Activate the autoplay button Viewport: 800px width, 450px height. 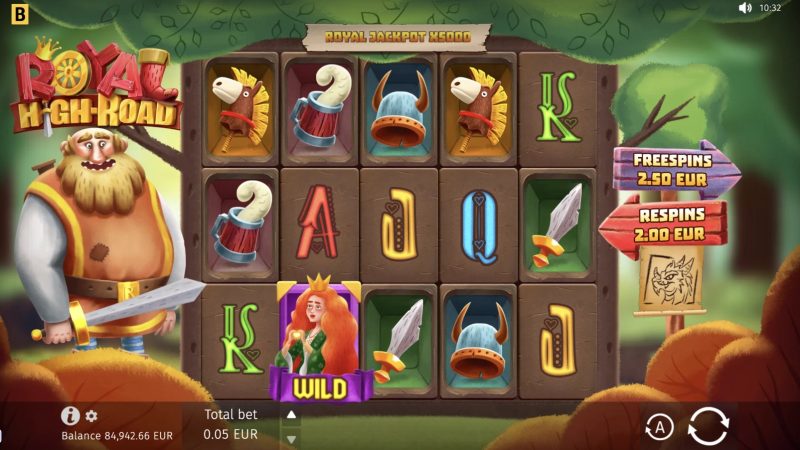659,428
